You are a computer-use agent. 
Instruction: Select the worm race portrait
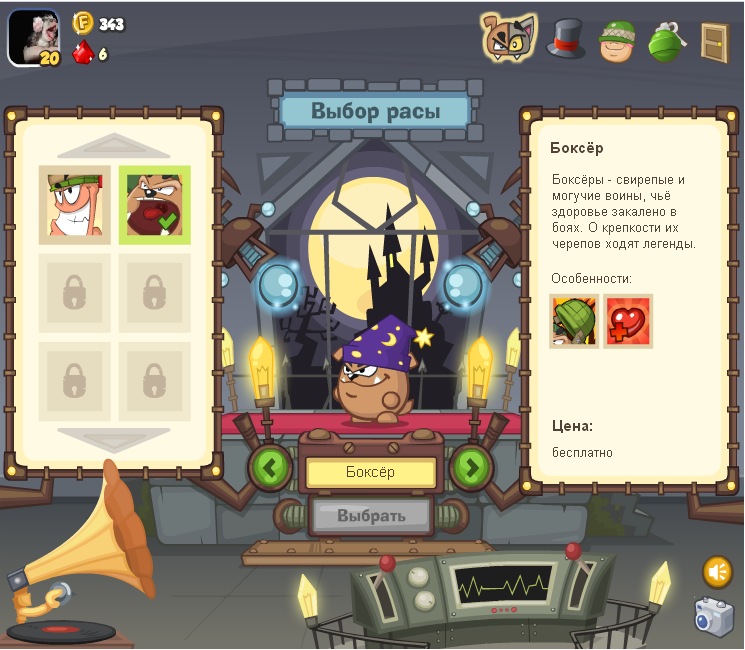click(75, 205)
